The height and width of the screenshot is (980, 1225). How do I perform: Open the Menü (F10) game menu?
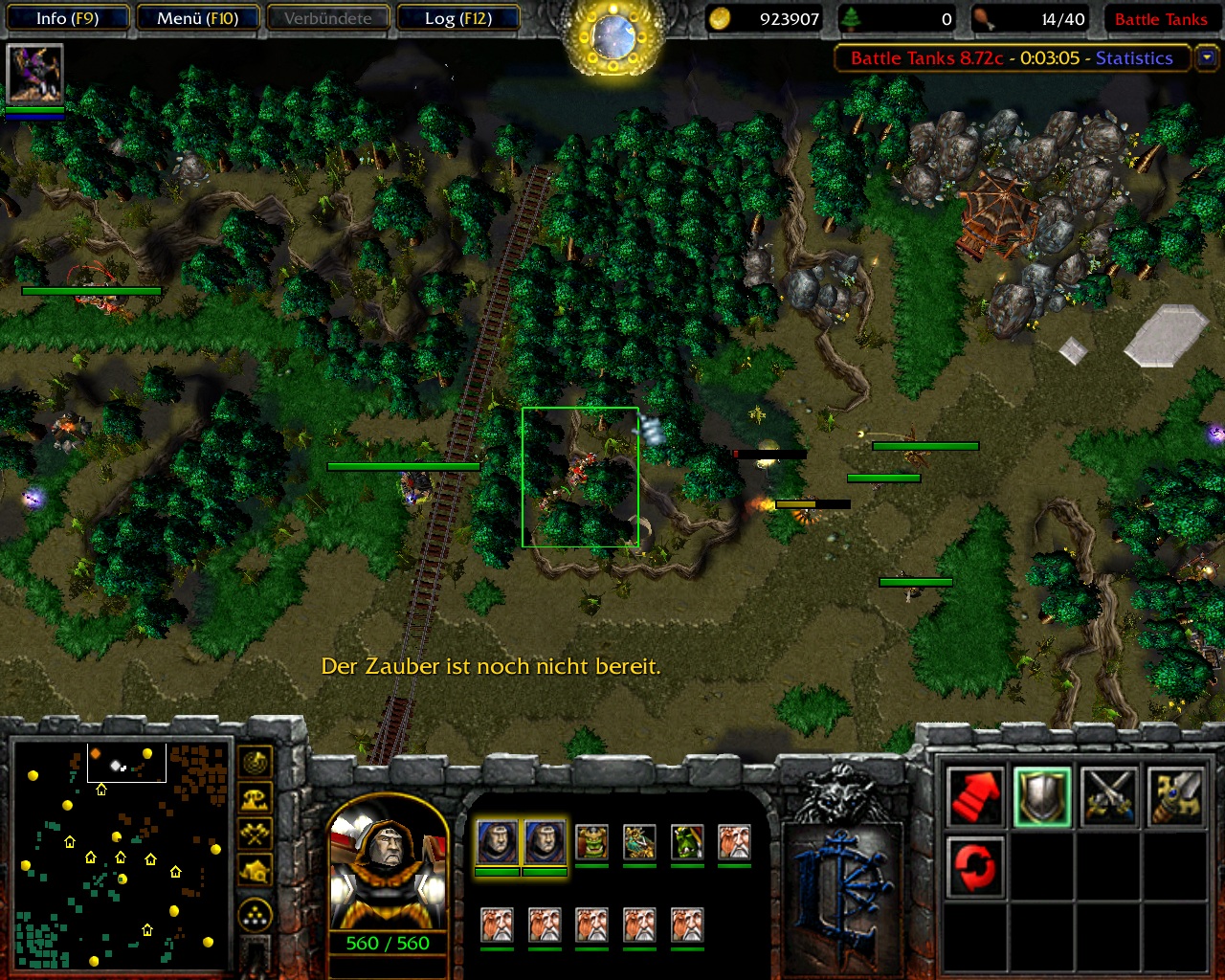pyautogui.click(x=197, y=18)
